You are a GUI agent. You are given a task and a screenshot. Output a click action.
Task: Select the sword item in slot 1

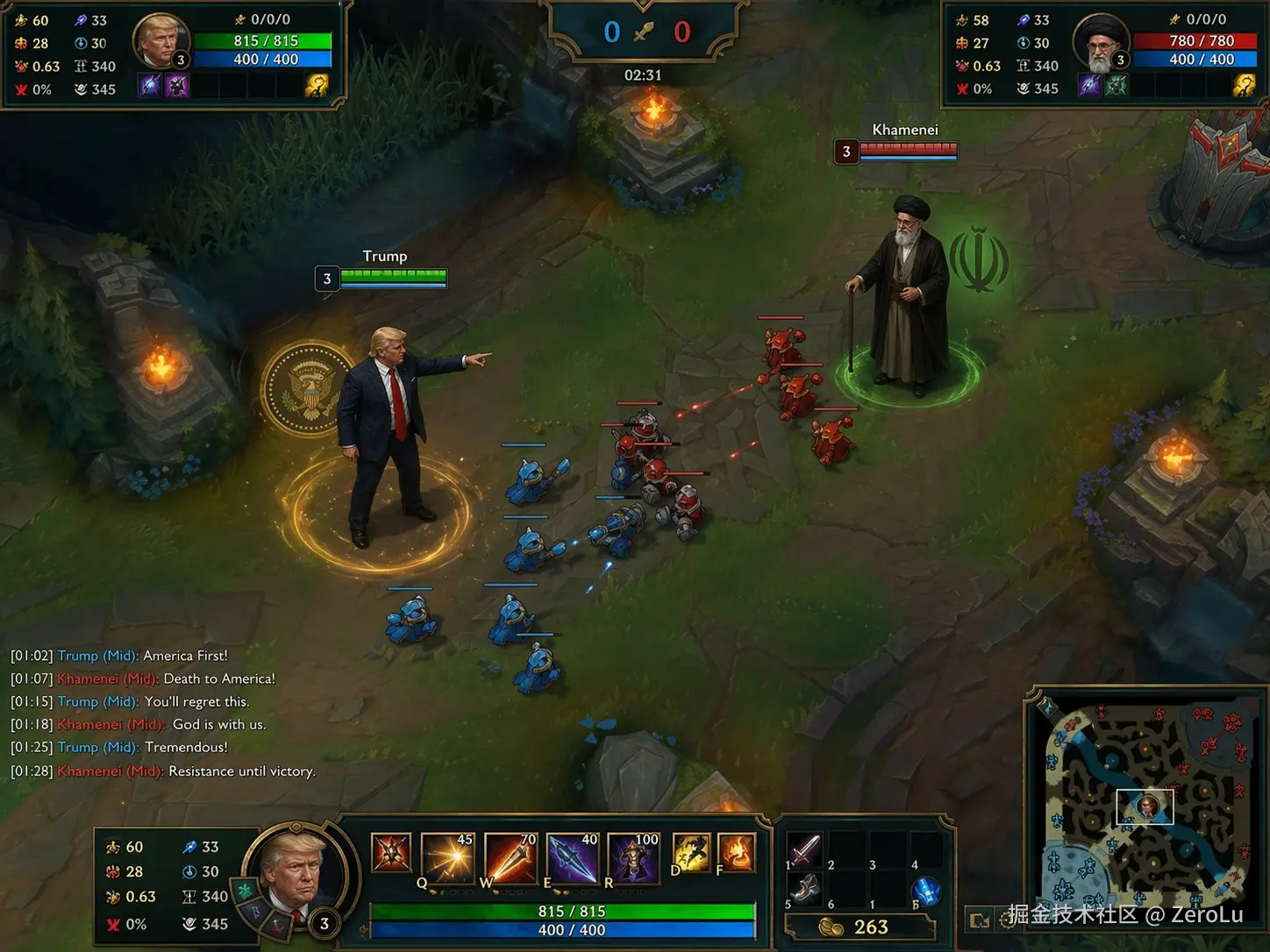(804, 849)
